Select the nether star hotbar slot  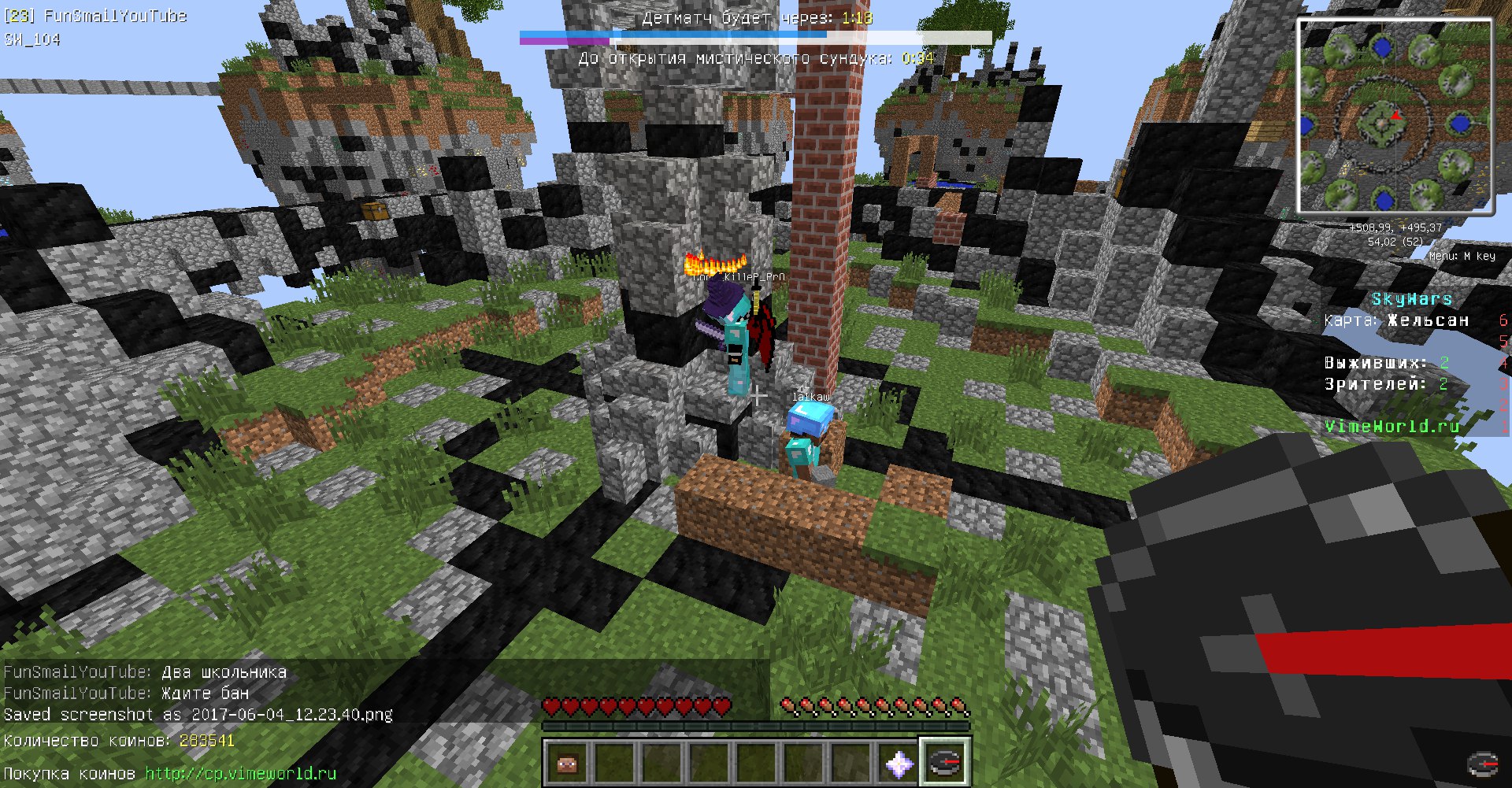pyautogui.click(x=899, y=762)
